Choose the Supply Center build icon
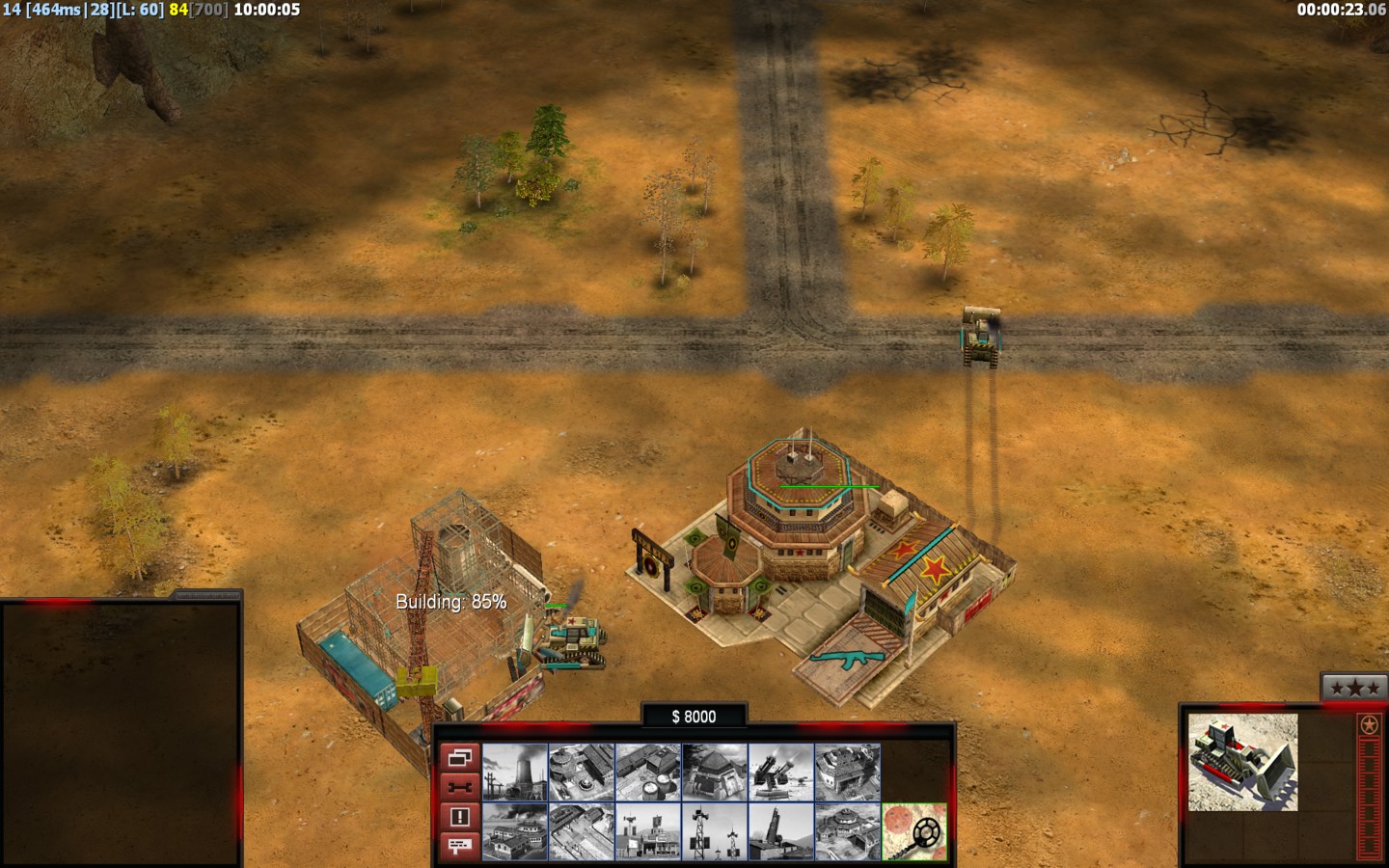Image resolution: width=1389 pixels, height=868 pixels. tap(648, 772)
